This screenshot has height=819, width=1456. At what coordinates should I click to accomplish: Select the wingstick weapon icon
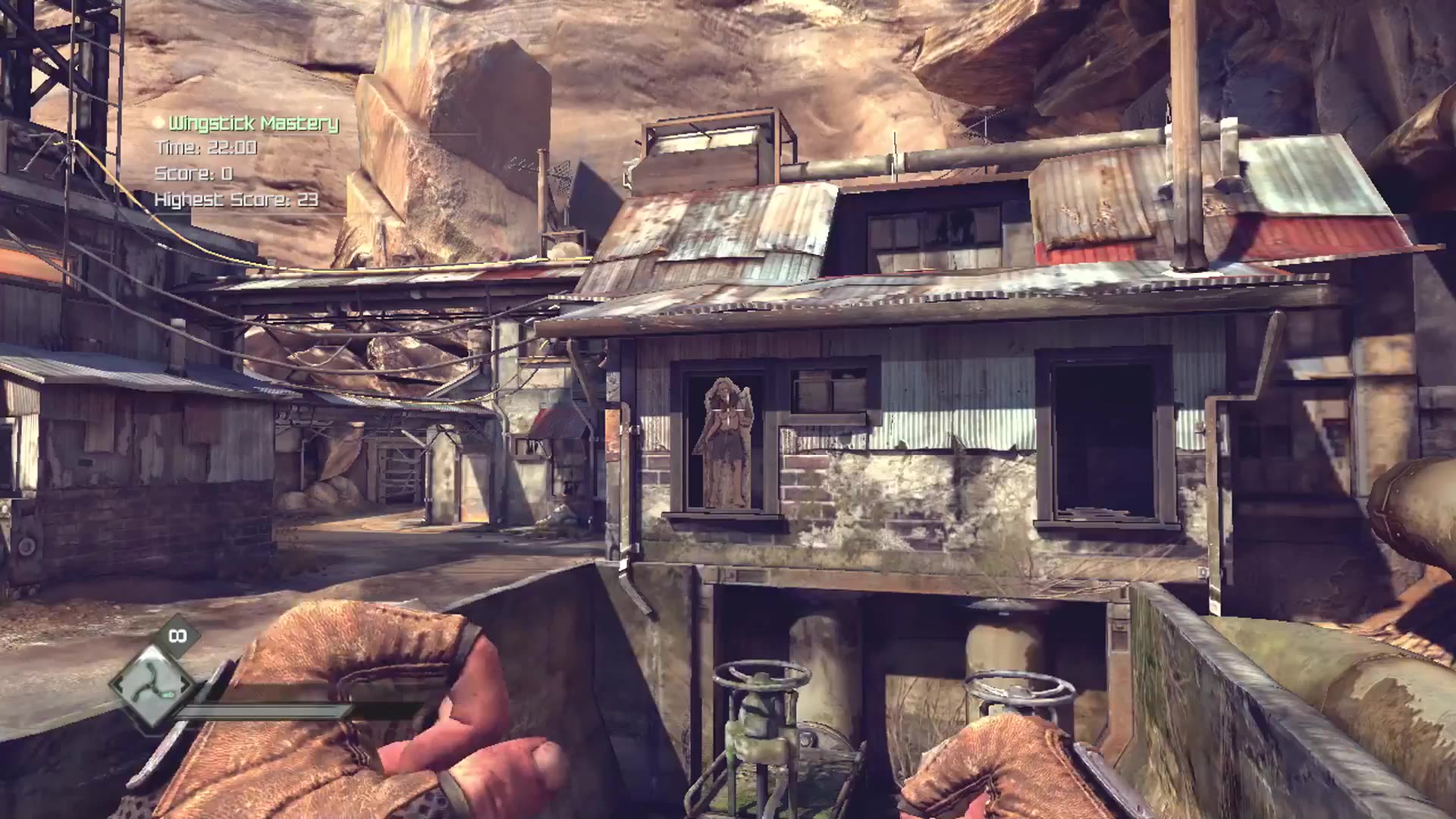pyautogui.click(x=153, y=683)
